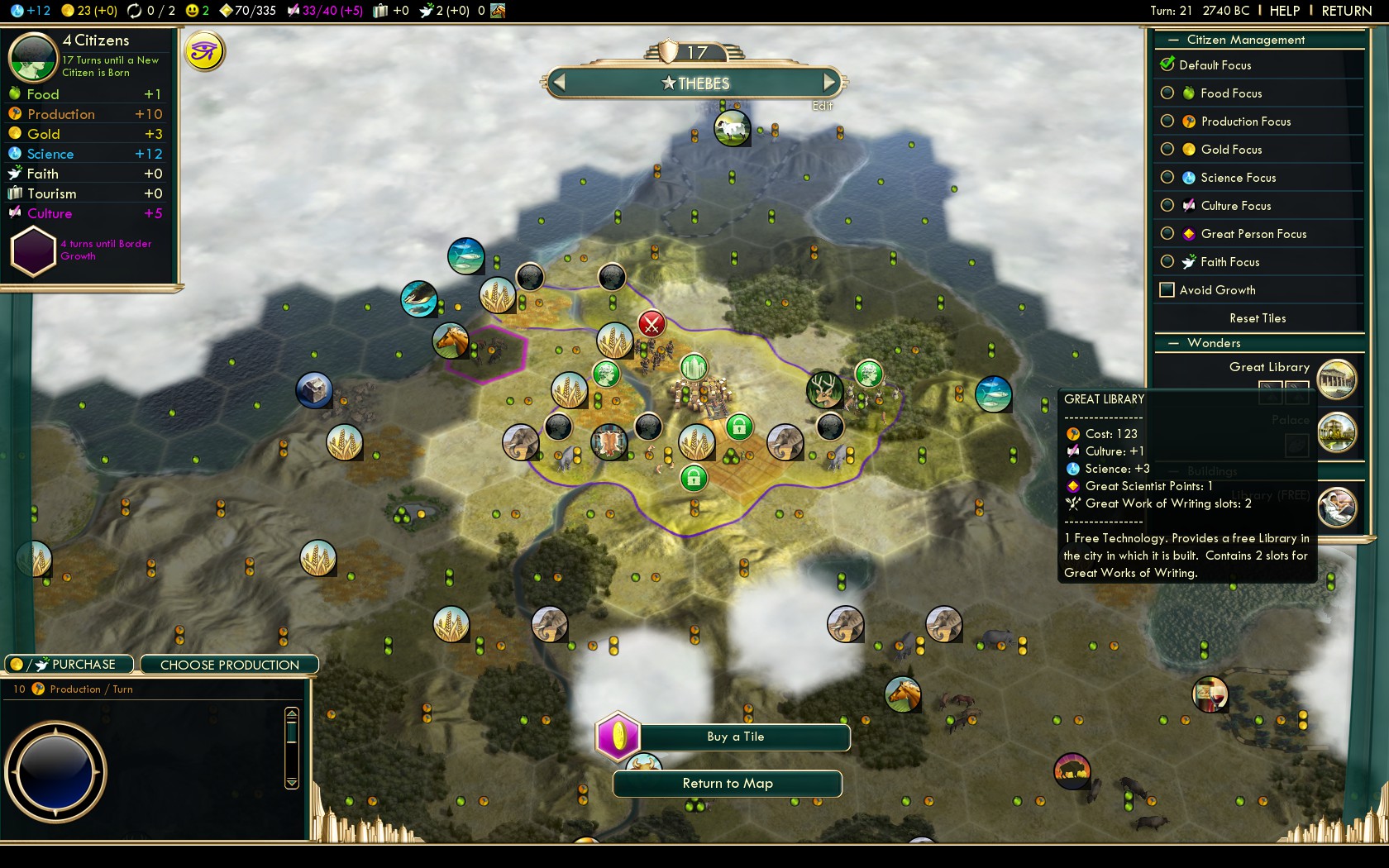Collapse the Citizen Management section
Screen dimensions: 1389x868
pos(1174,40)
